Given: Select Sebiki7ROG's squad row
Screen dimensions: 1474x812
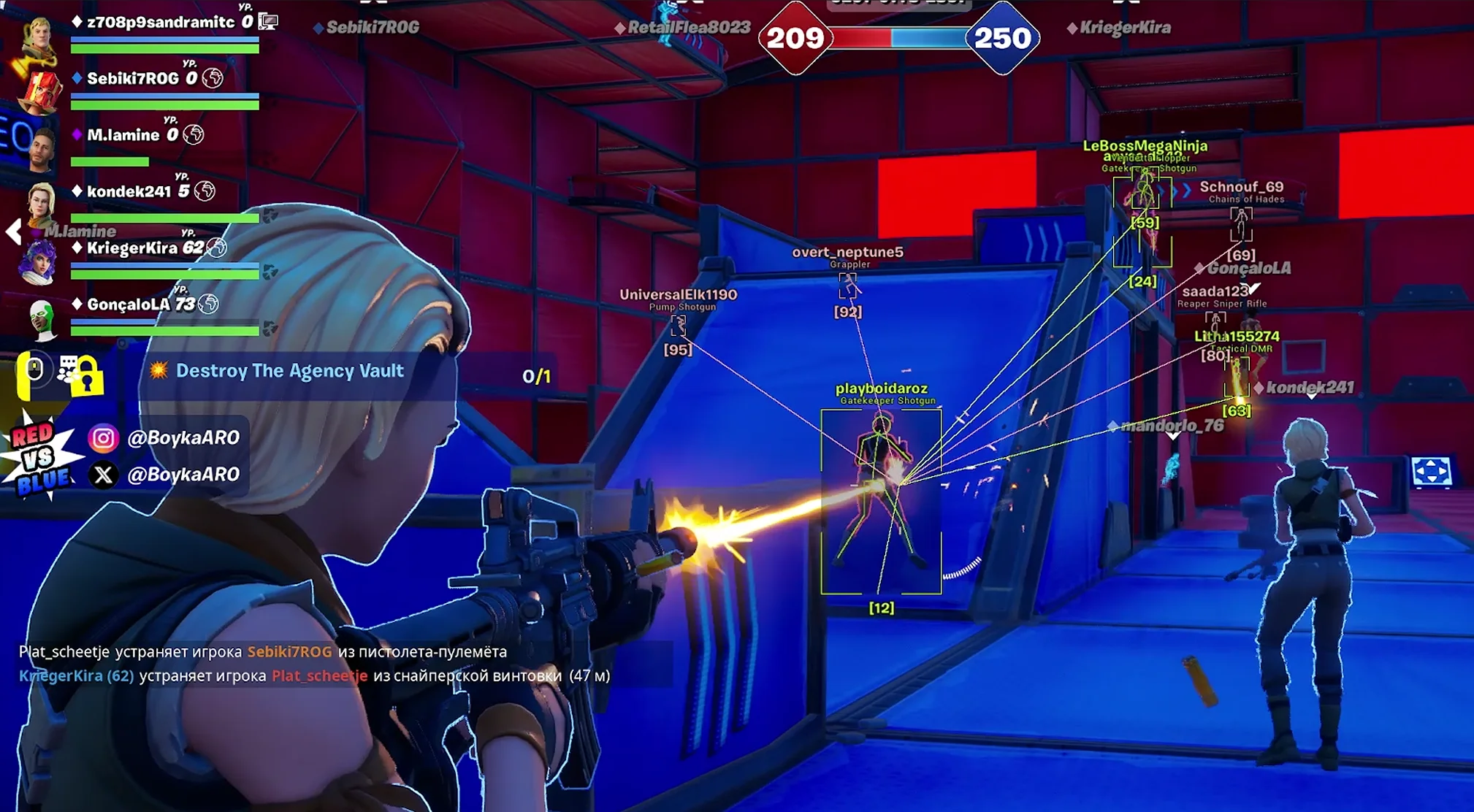Looking at the screenshot, I should [132, 79].
